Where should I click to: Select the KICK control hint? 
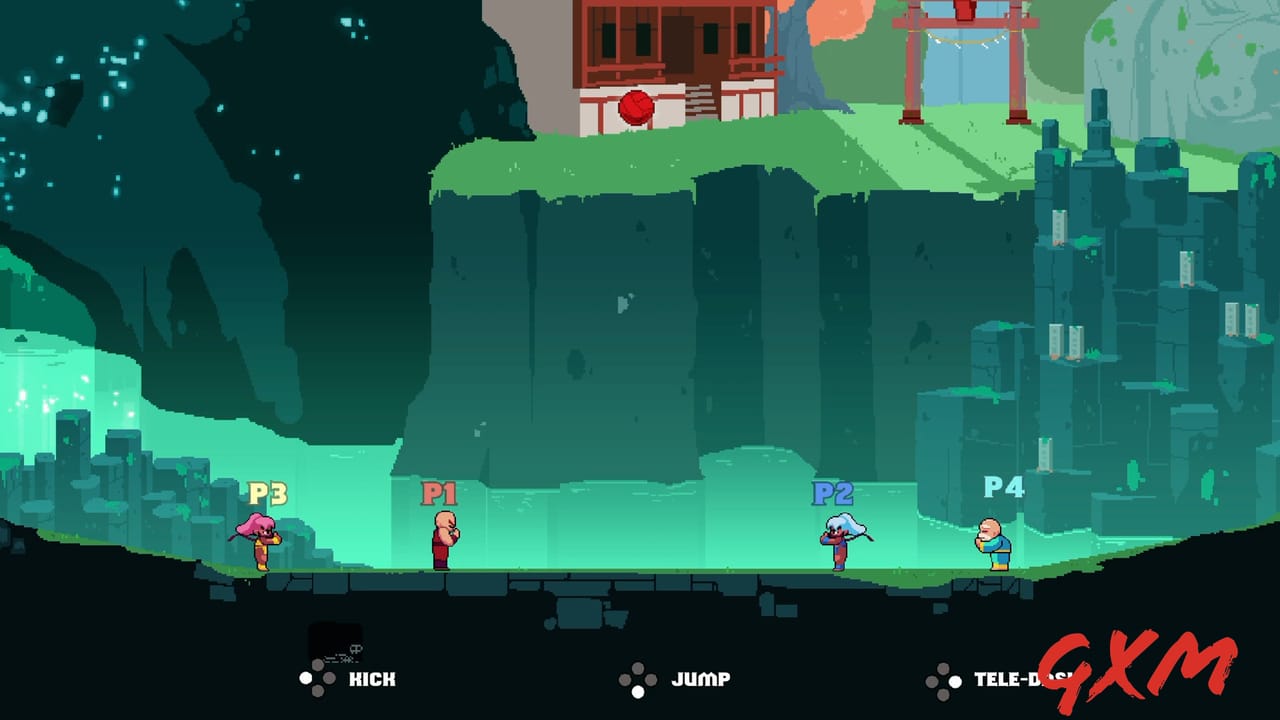[x=371, y=678]
